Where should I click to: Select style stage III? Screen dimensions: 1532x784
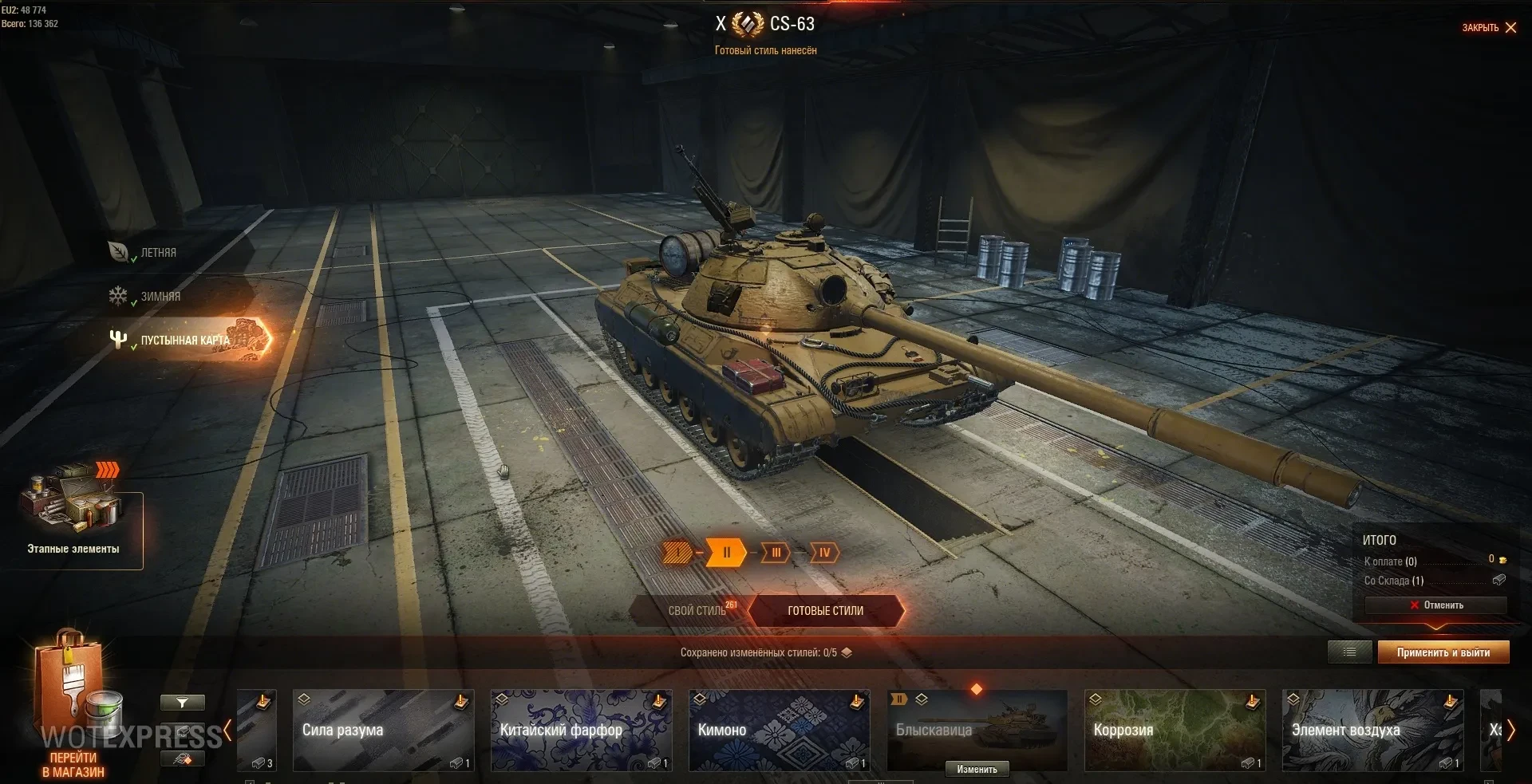776,552
